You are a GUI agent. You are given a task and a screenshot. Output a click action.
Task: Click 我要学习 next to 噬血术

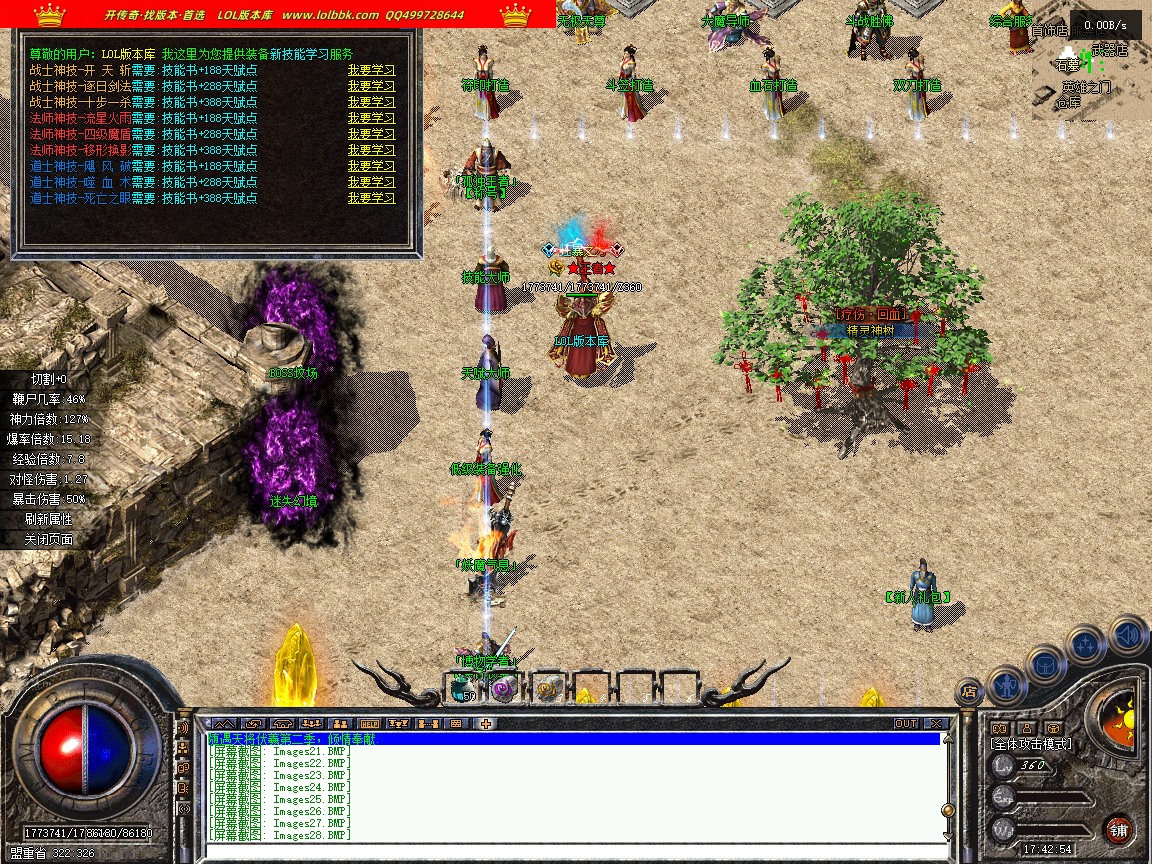coord(371,182)
